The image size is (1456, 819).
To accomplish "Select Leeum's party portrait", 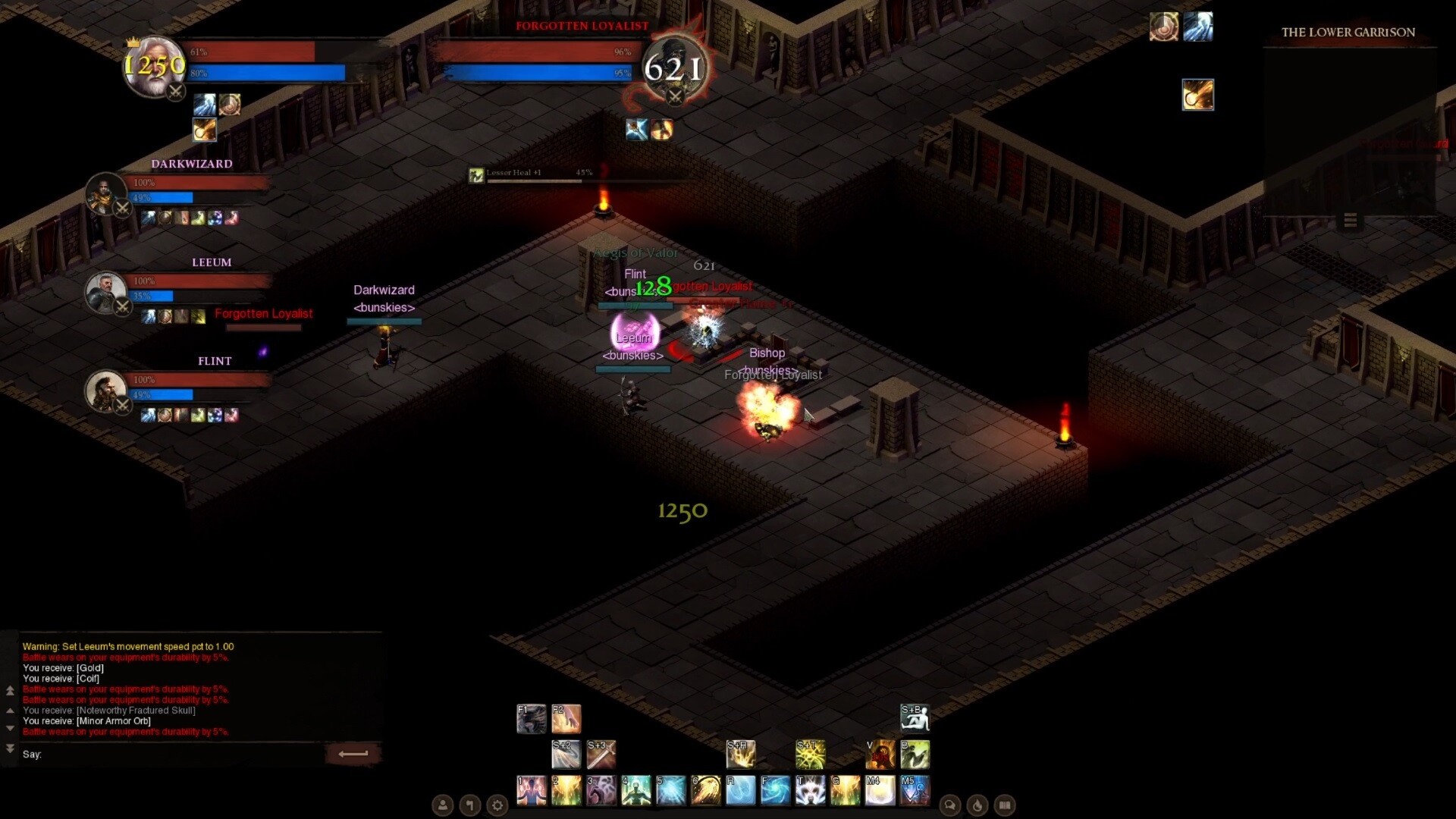I will coord(105,293).
